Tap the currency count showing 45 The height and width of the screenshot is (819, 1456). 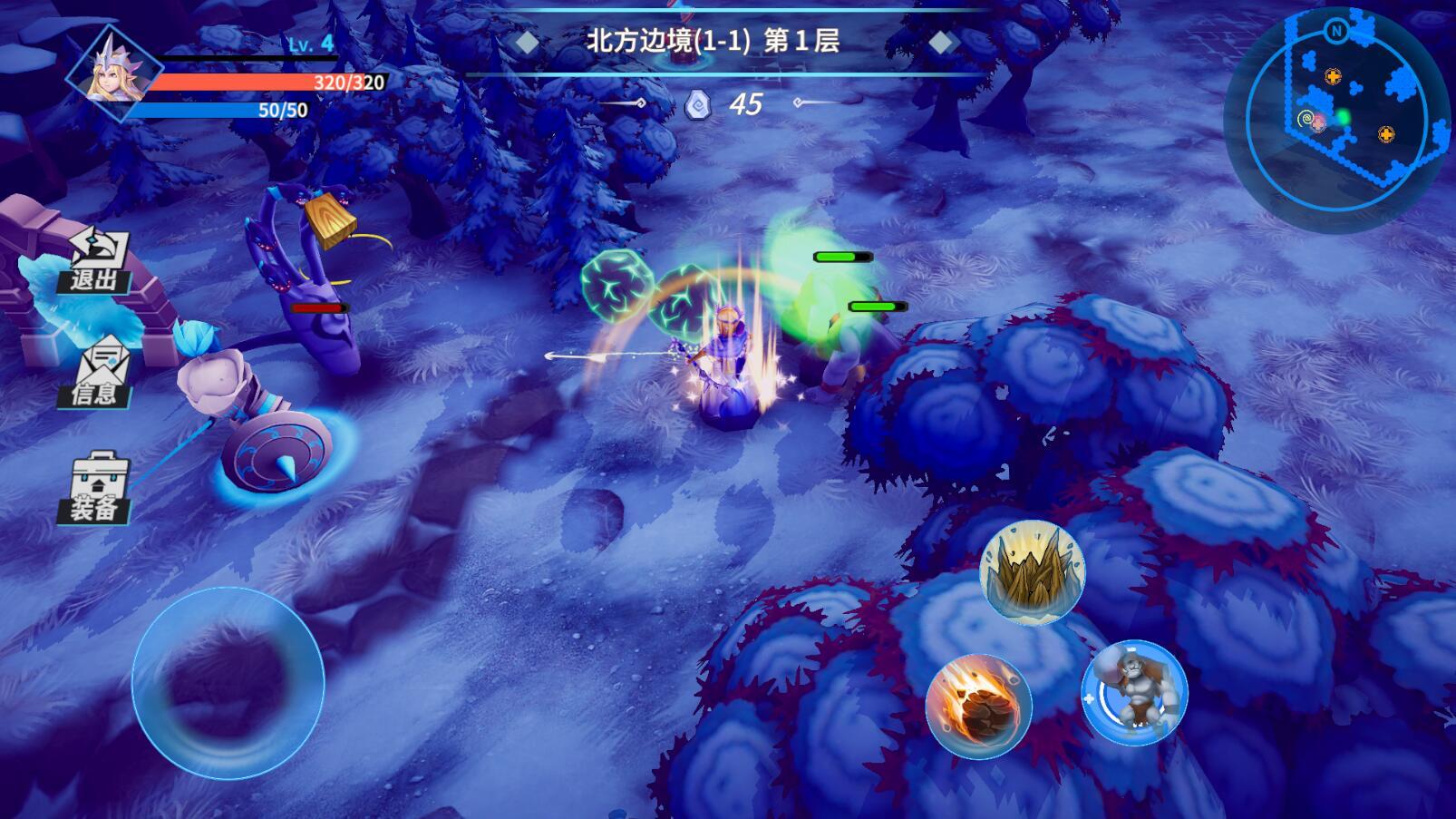(x=745, y=105)
